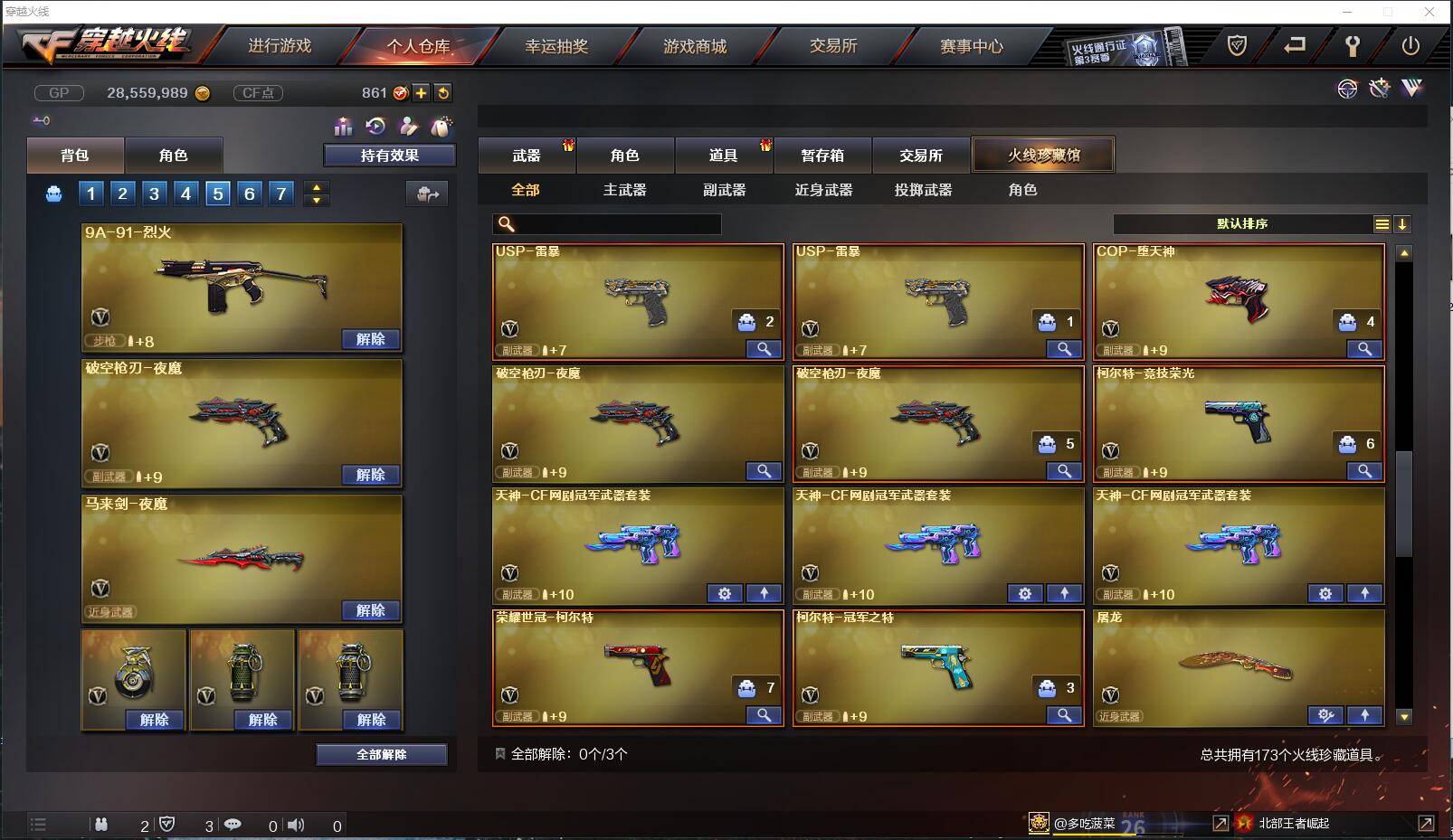This screenshot has width=1453, height=840.
Task: Switch to list view with the lines icon
Action: pos(1382,223)
